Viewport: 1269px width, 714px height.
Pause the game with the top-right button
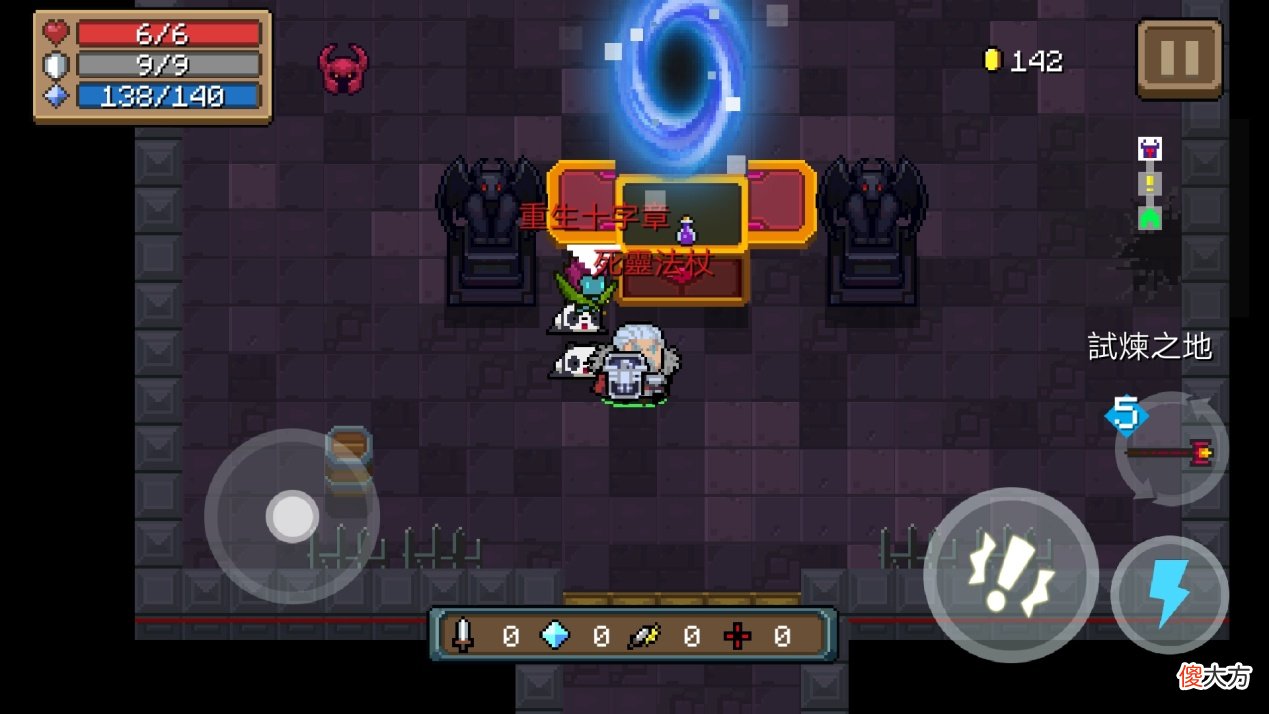tap(1179, 59)
